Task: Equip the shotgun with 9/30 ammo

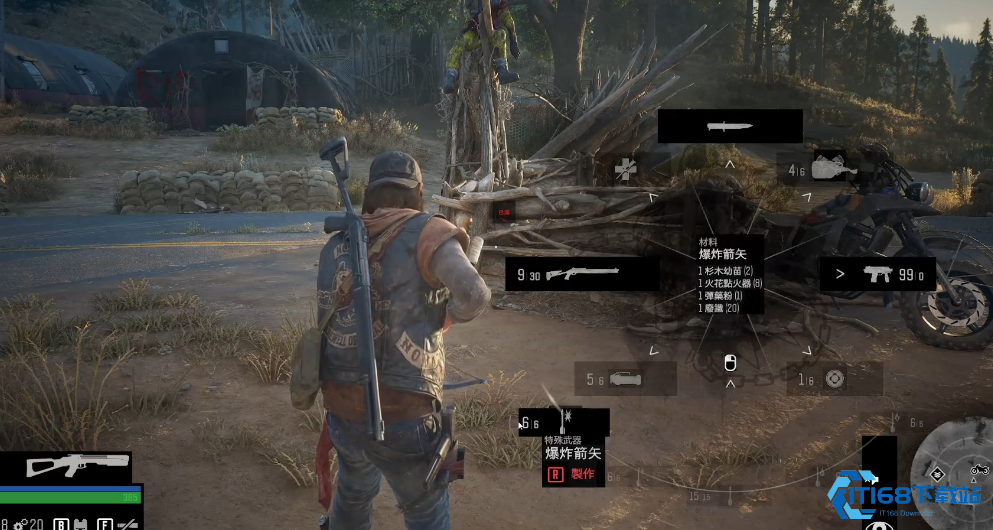Action: pyautogui.click(x=582, y=273)
